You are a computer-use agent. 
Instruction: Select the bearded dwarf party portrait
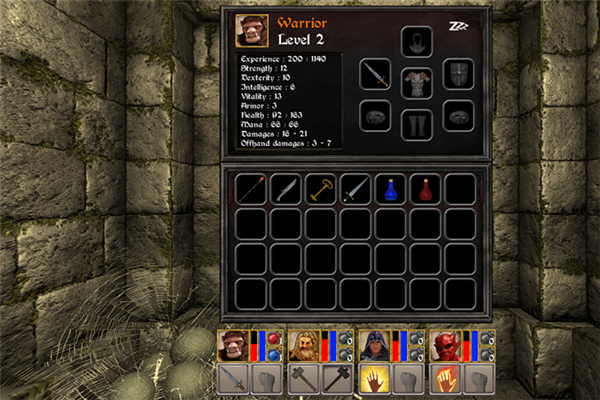[303, 345]
